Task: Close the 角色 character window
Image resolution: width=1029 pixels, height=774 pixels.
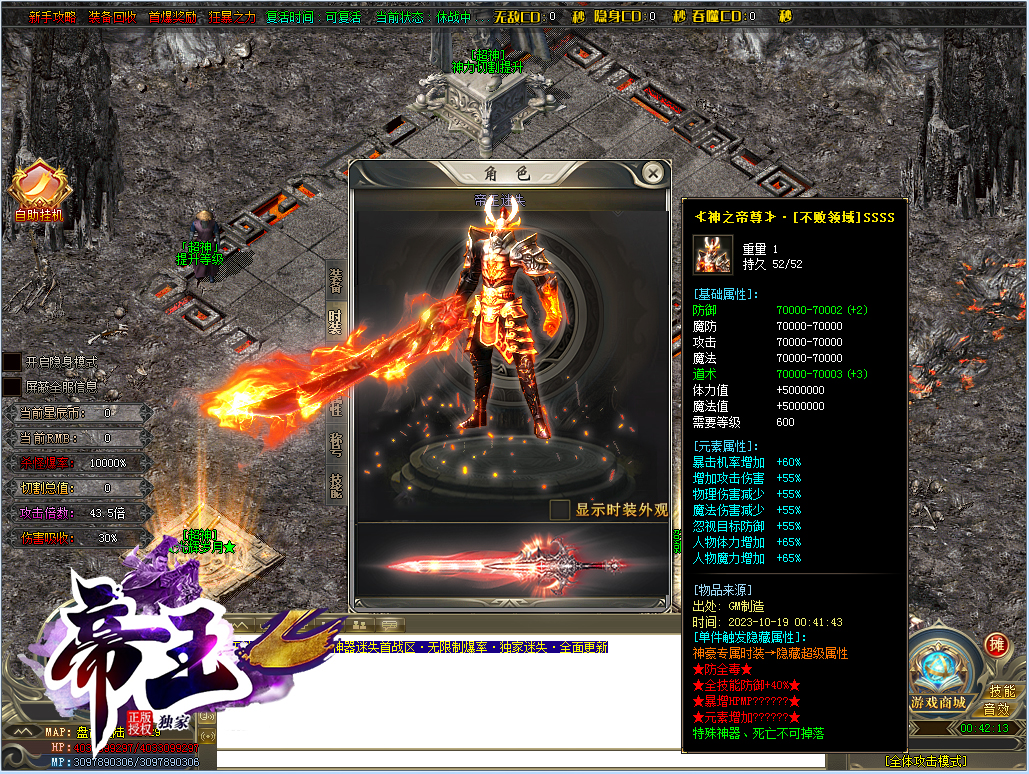Action: (653, 173)
